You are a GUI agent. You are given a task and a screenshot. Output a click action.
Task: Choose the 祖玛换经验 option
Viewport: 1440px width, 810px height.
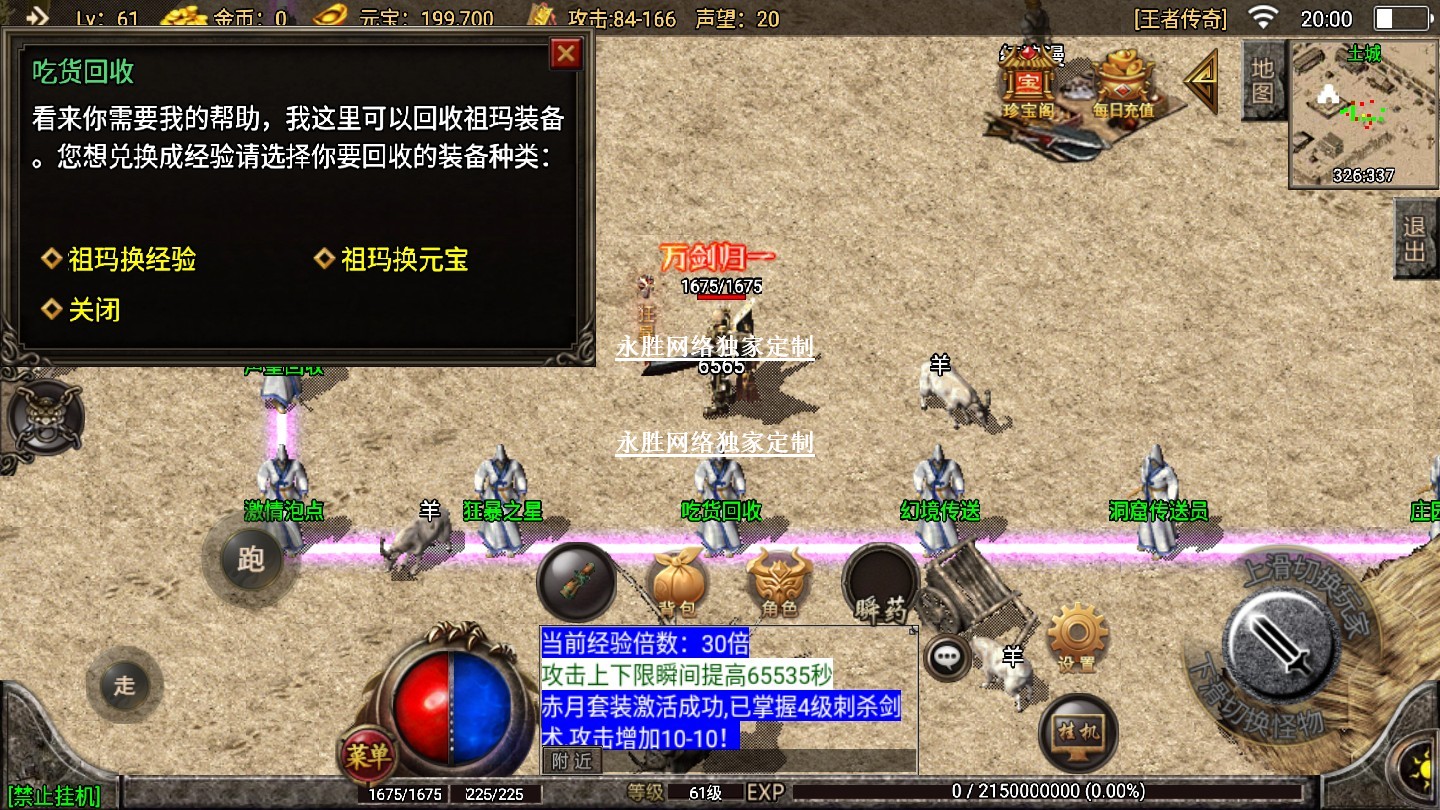coord(131,260)
